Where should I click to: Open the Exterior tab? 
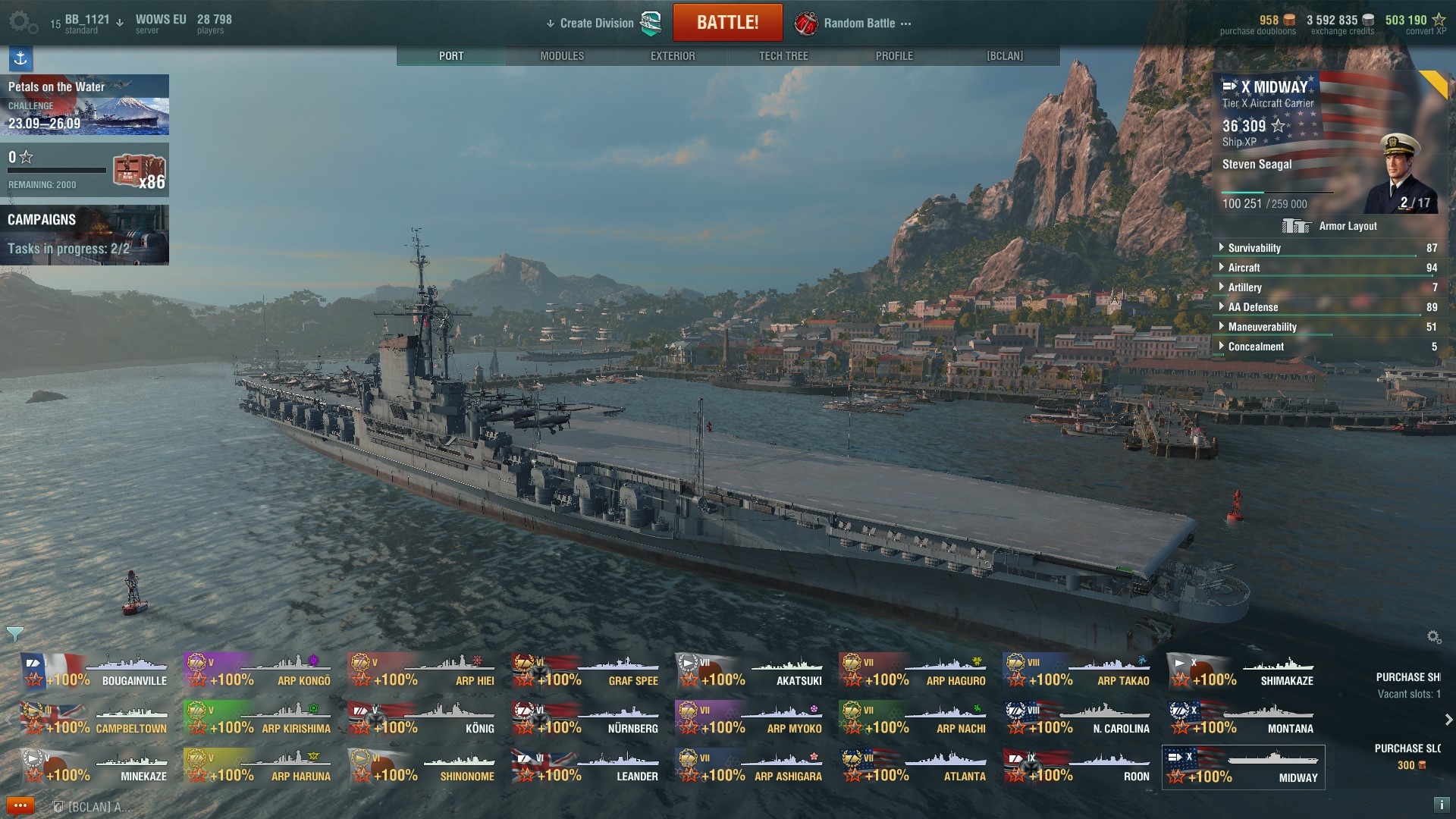pos(673,56)
